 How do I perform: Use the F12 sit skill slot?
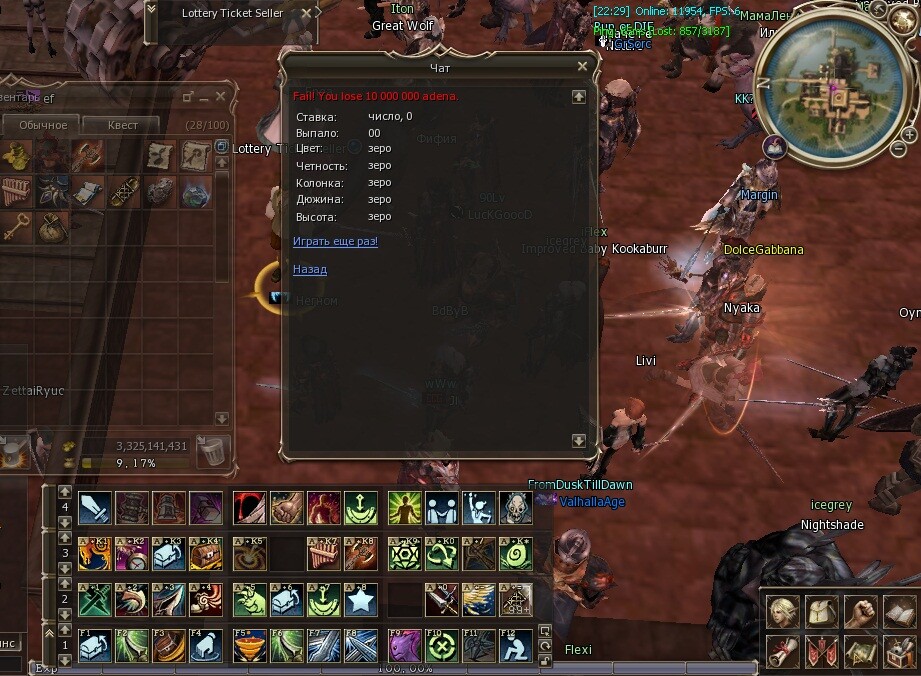click(x=516, y=645)
